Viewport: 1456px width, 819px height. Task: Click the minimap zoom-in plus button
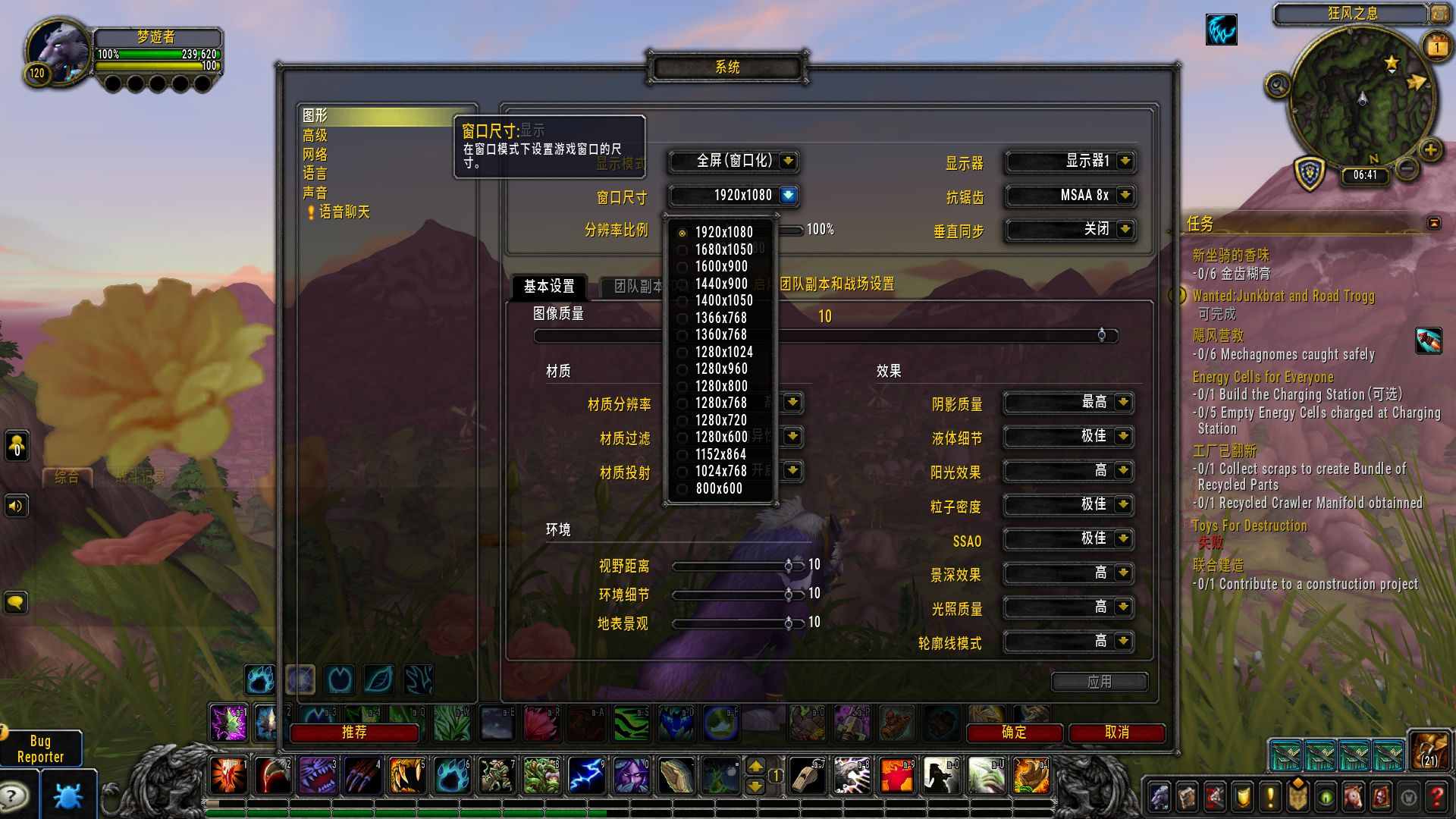coord(1430,149)
